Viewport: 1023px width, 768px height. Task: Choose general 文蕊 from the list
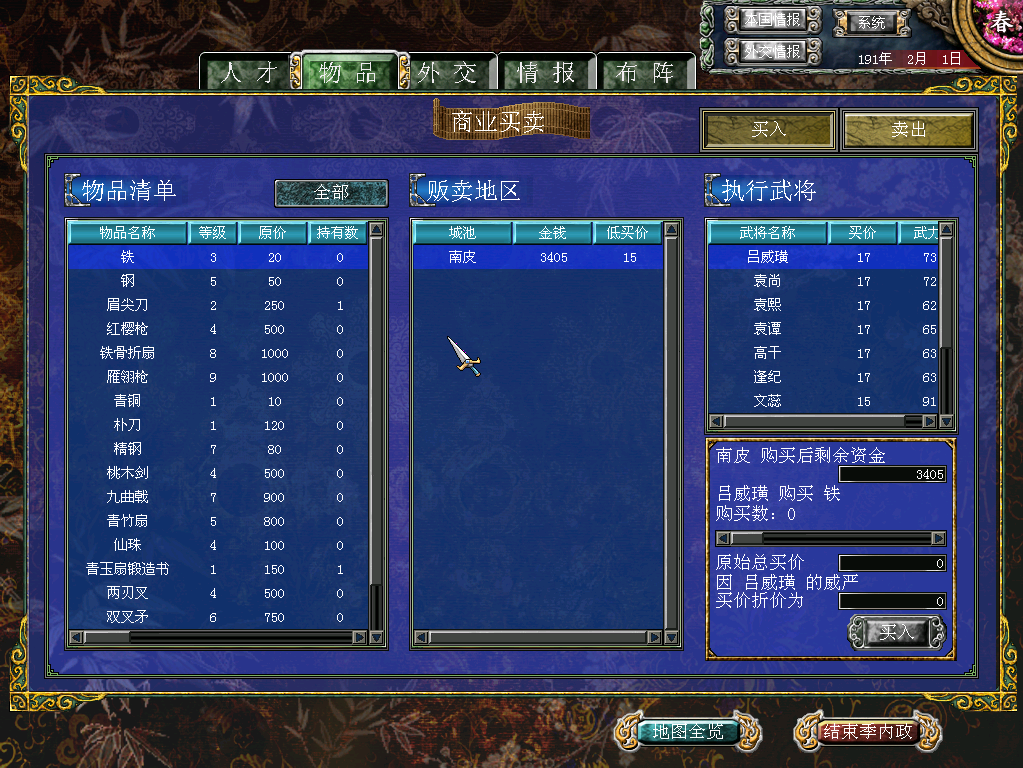(x=768, y=402)
